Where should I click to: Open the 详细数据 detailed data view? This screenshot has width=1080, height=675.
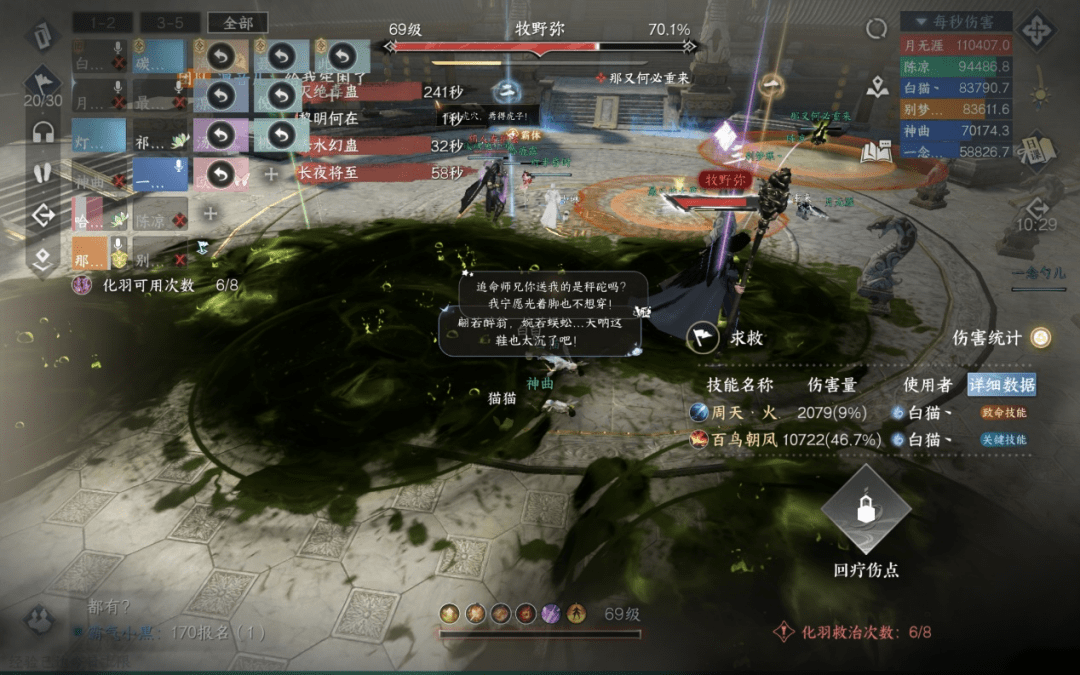[1001, 385]
